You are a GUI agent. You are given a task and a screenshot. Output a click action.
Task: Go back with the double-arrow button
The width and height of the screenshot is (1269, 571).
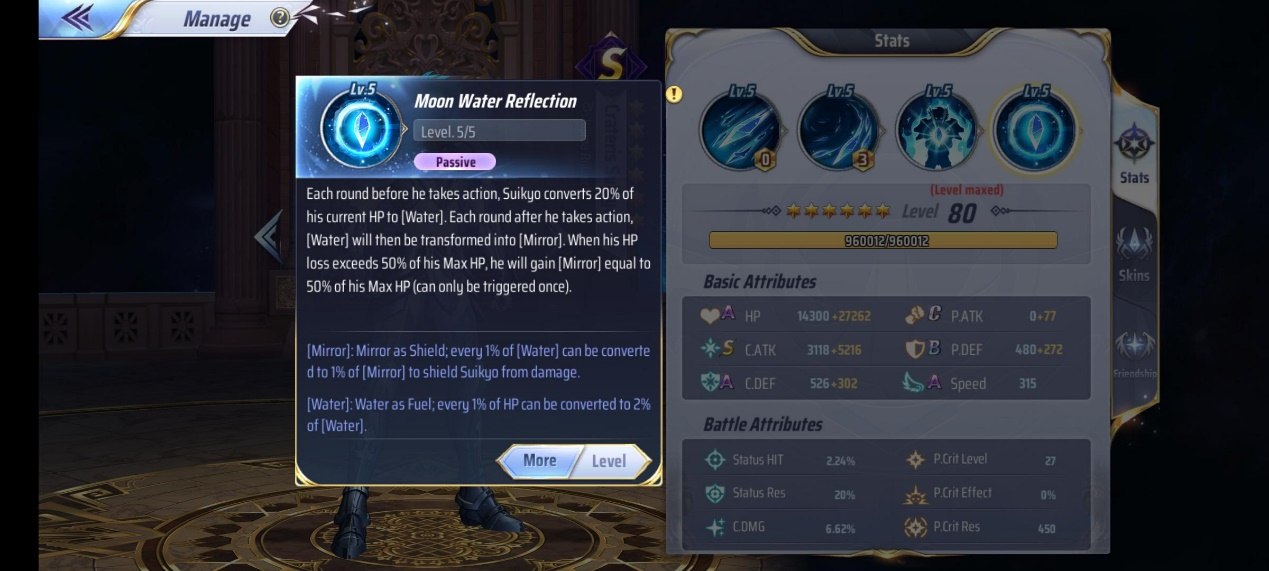point(77,17)
